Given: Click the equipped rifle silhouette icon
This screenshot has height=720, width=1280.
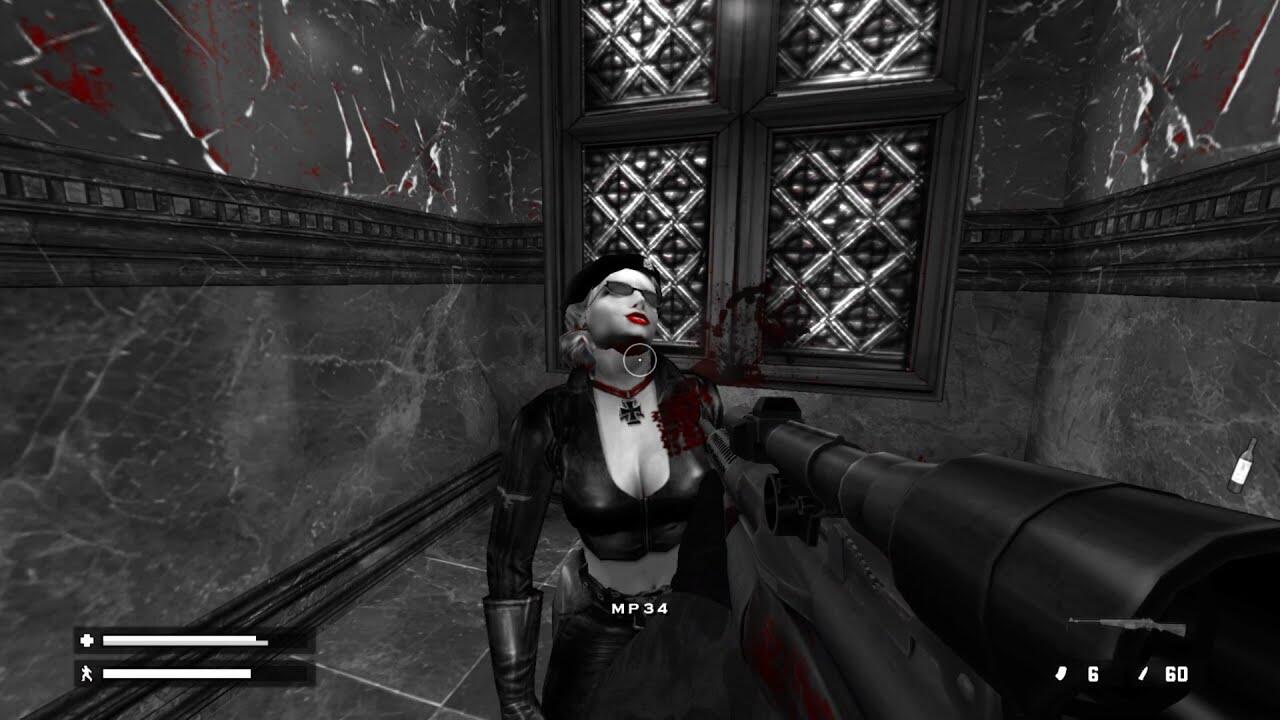Looking at the screenshot, I should [1126, 627].
